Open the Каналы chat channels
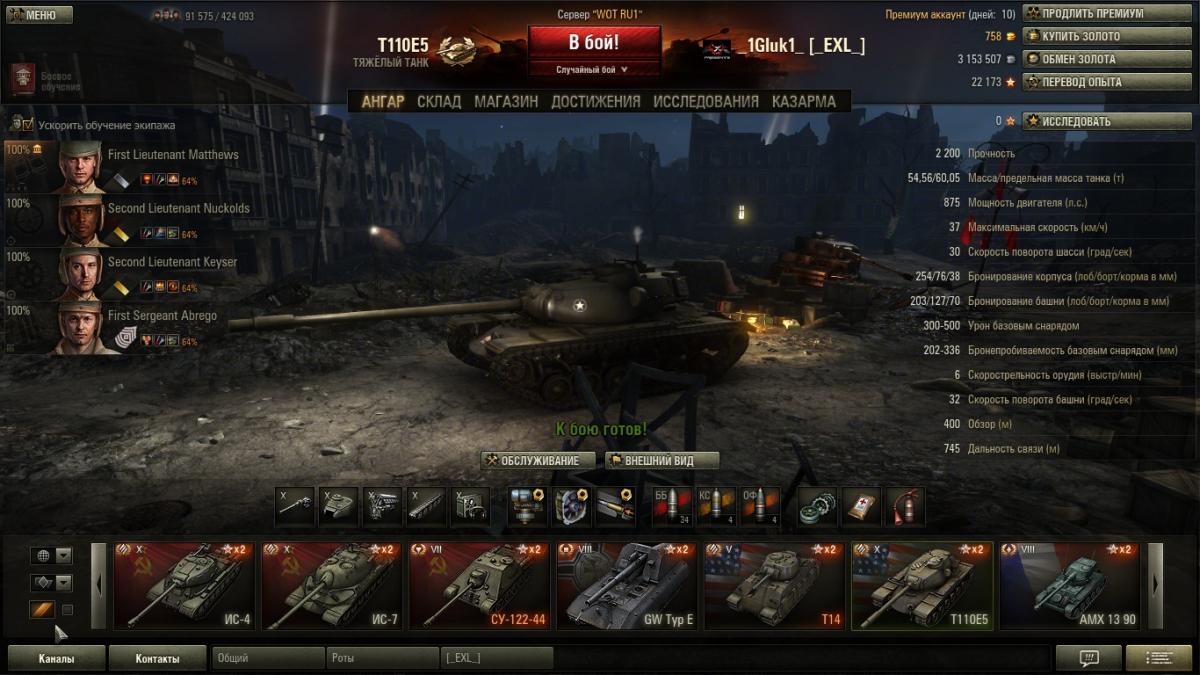 click(x=56, y=658)
